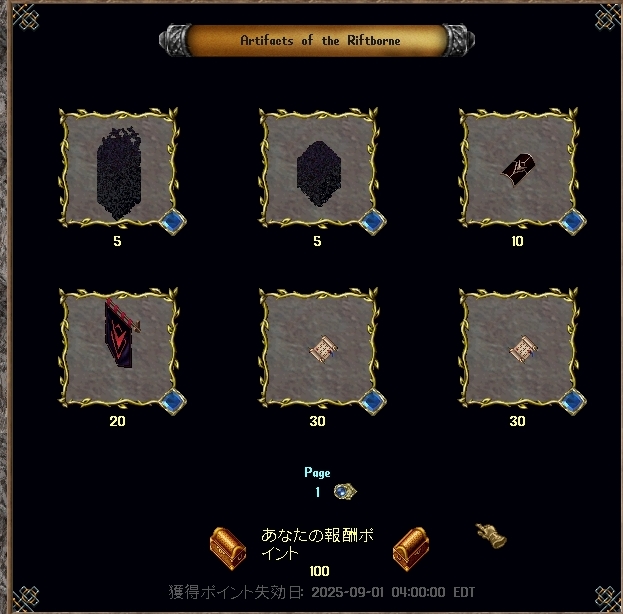This screenshot has width=623, height=614.
Task: Claim the red banner via its blue gem
Action: 171,401
